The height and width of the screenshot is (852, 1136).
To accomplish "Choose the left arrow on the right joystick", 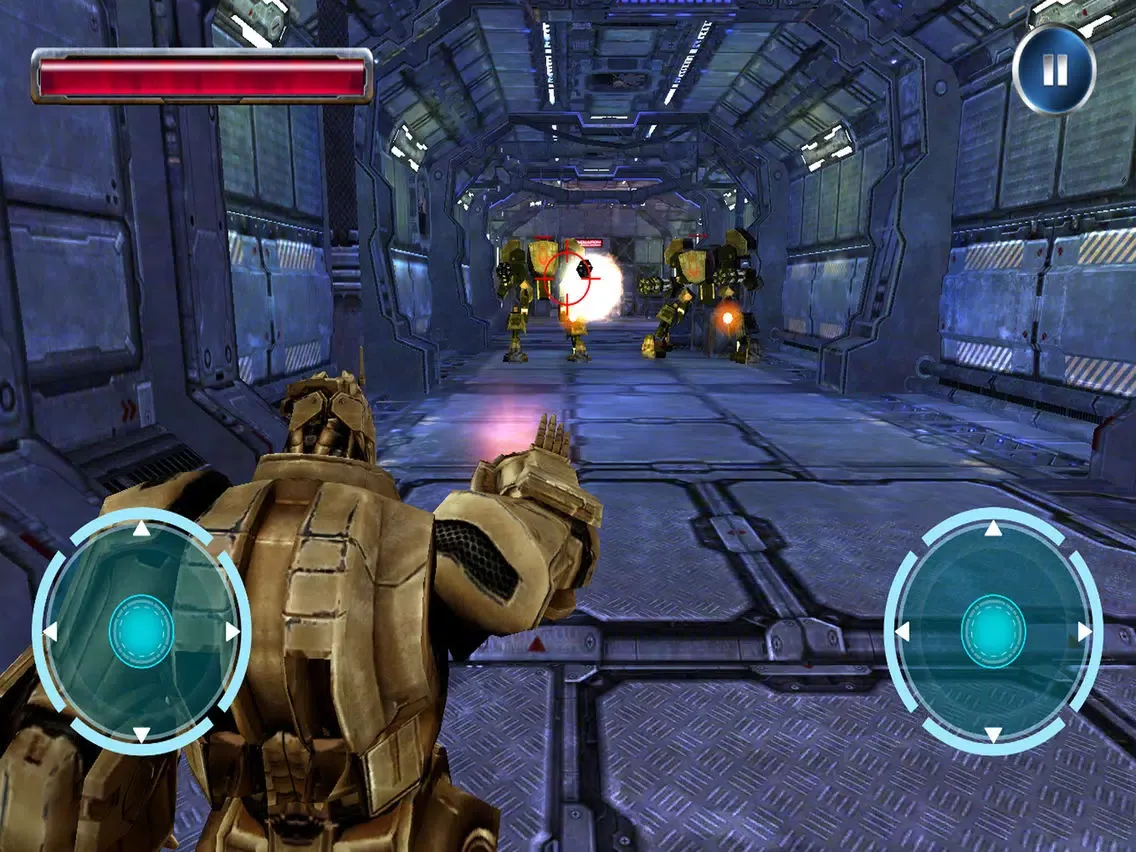I will pos(901,632).
